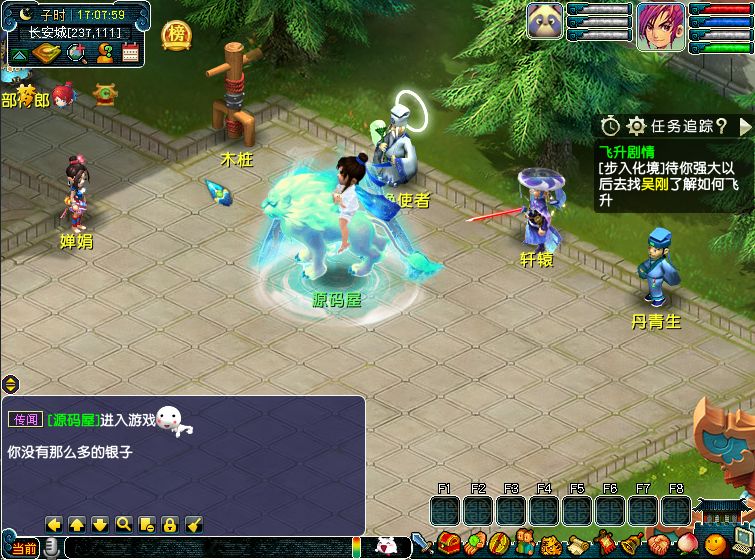The width and height of the screenshot is (755, 560).
Task: Collapse the location panel with green arrow
Action: click(x=18, y=54)
